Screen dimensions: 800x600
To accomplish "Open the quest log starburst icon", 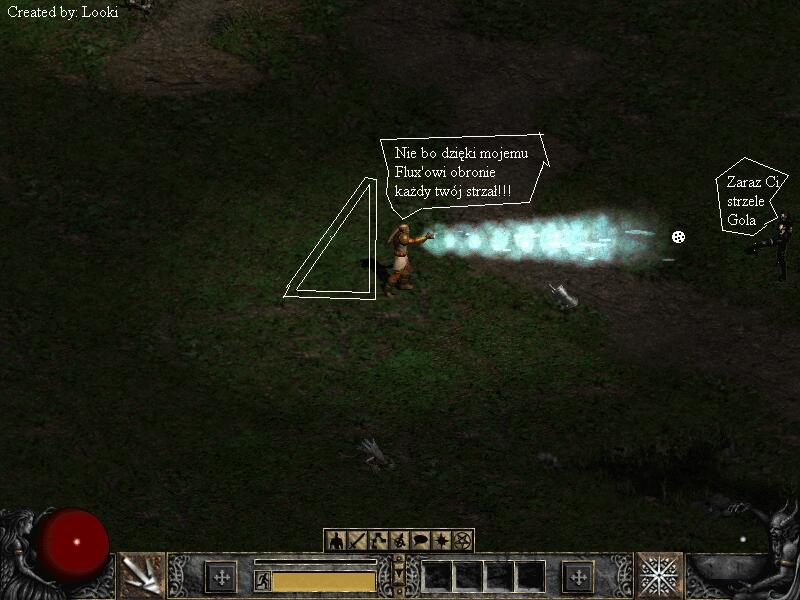I will click(x=442, y=541).
